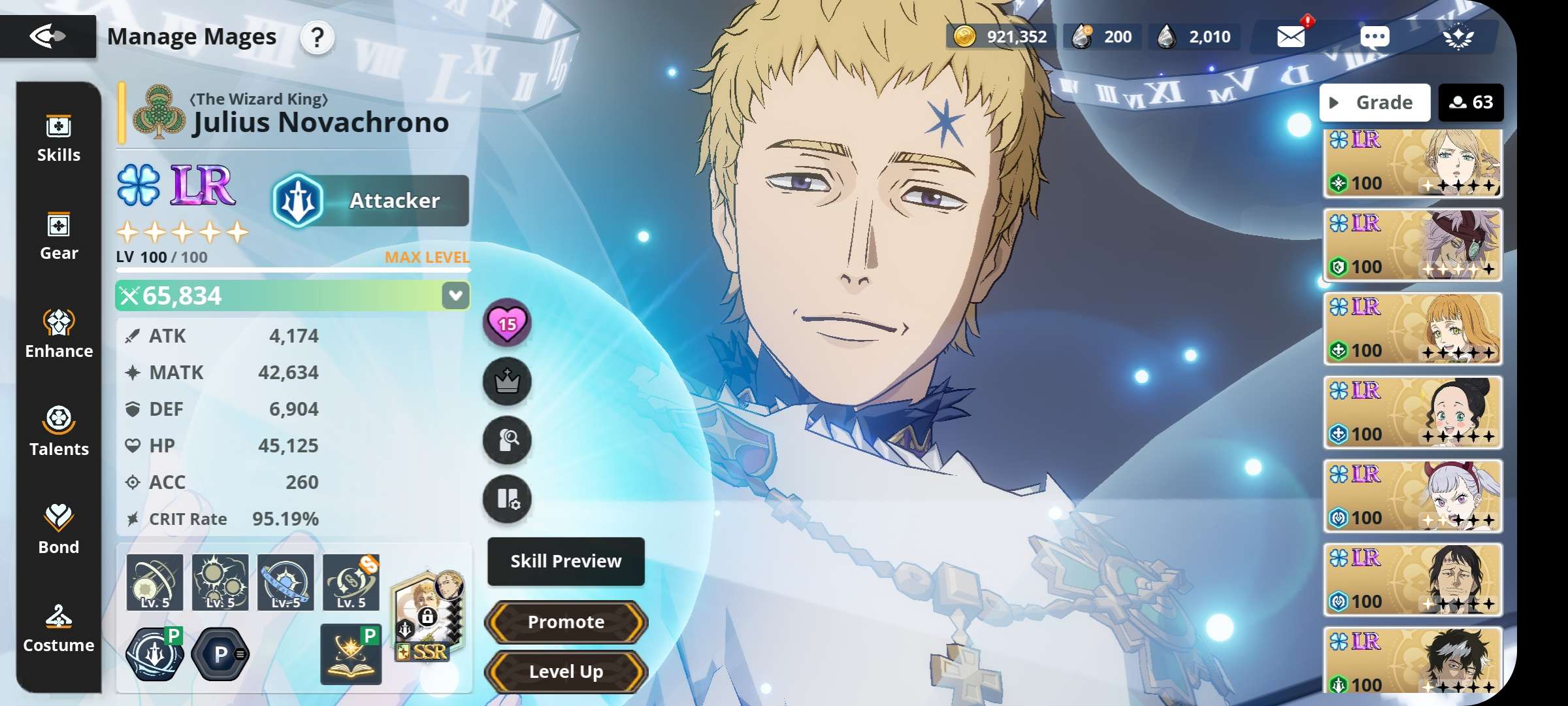
Task: Expand the combat power stat dropdown
Action: pyautogui.click(x=455, y=295)
